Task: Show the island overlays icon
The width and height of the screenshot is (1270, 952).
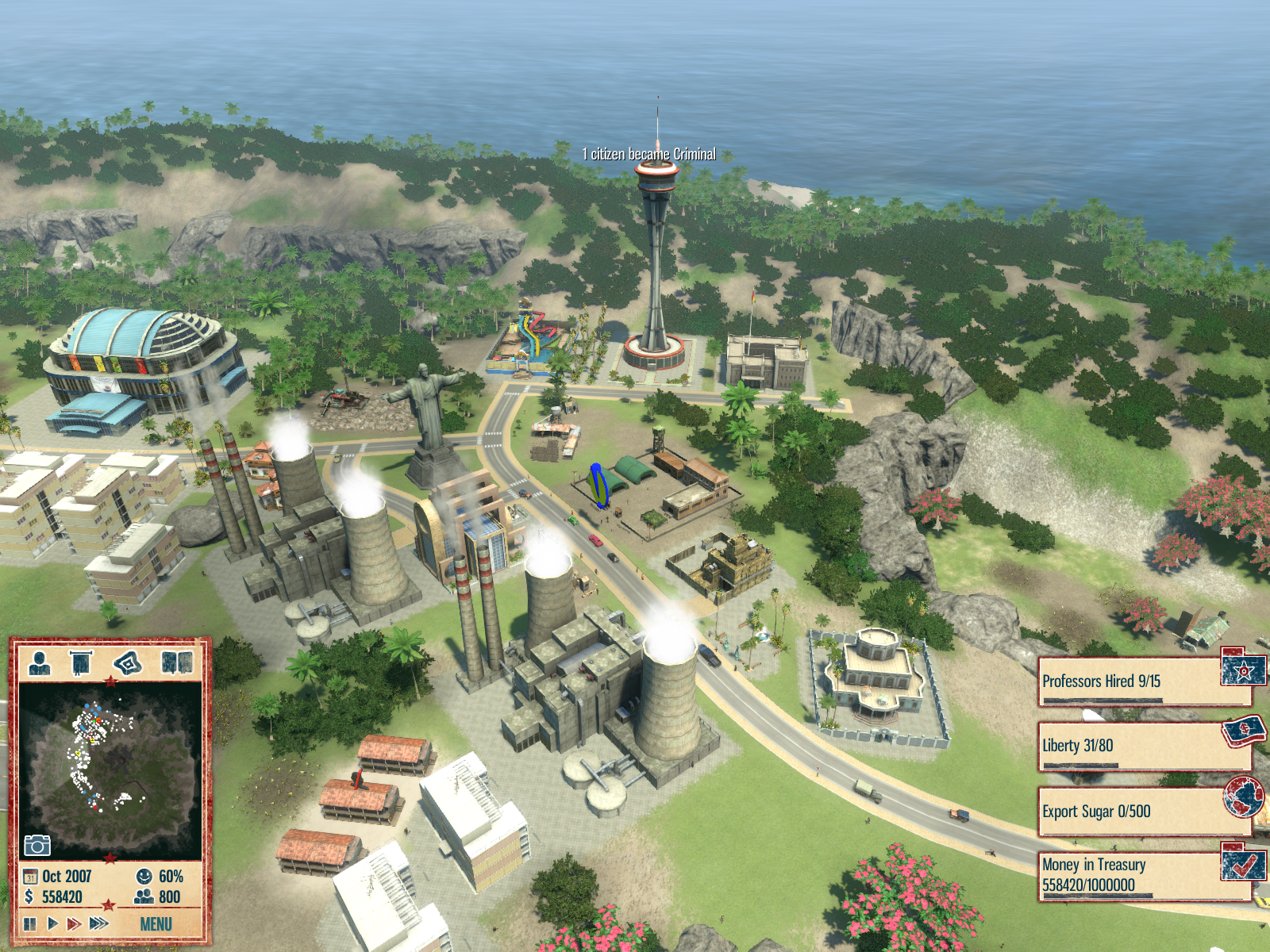Action: (x=128, y=662)
